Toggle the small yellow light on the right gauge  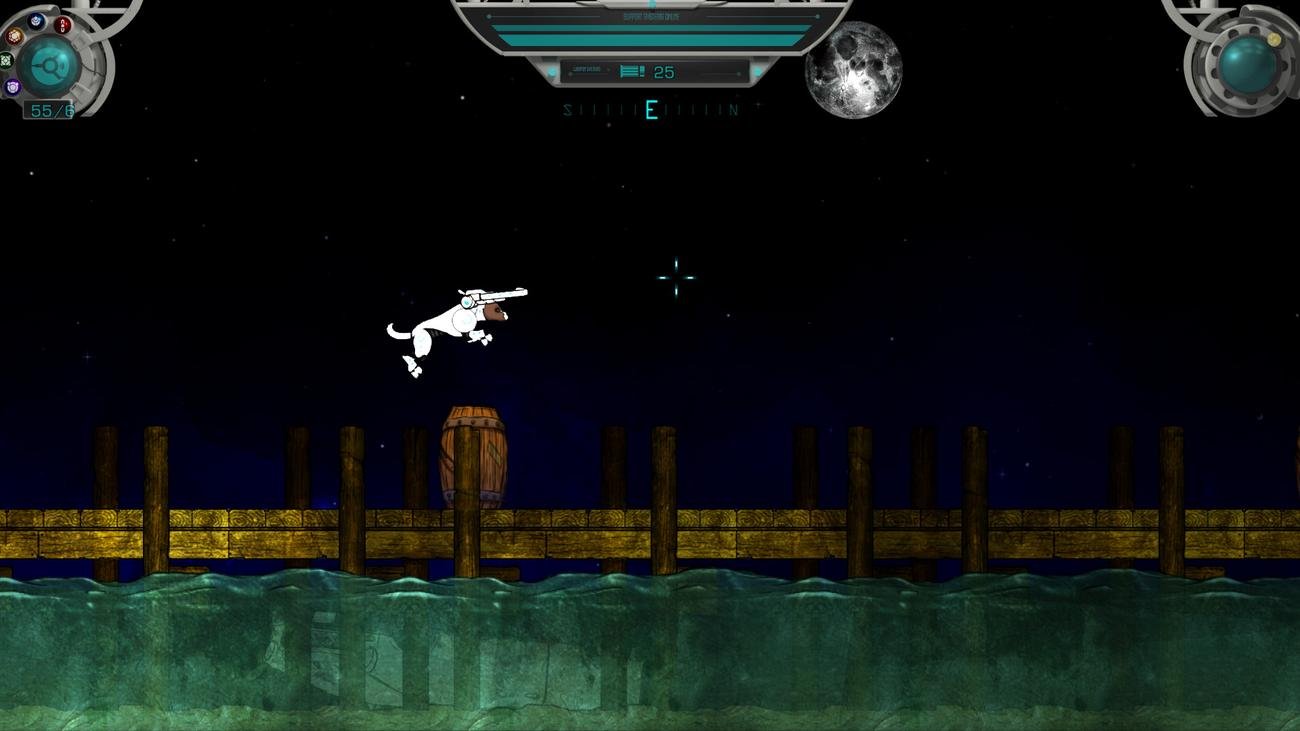click(x=1273, y=39)
